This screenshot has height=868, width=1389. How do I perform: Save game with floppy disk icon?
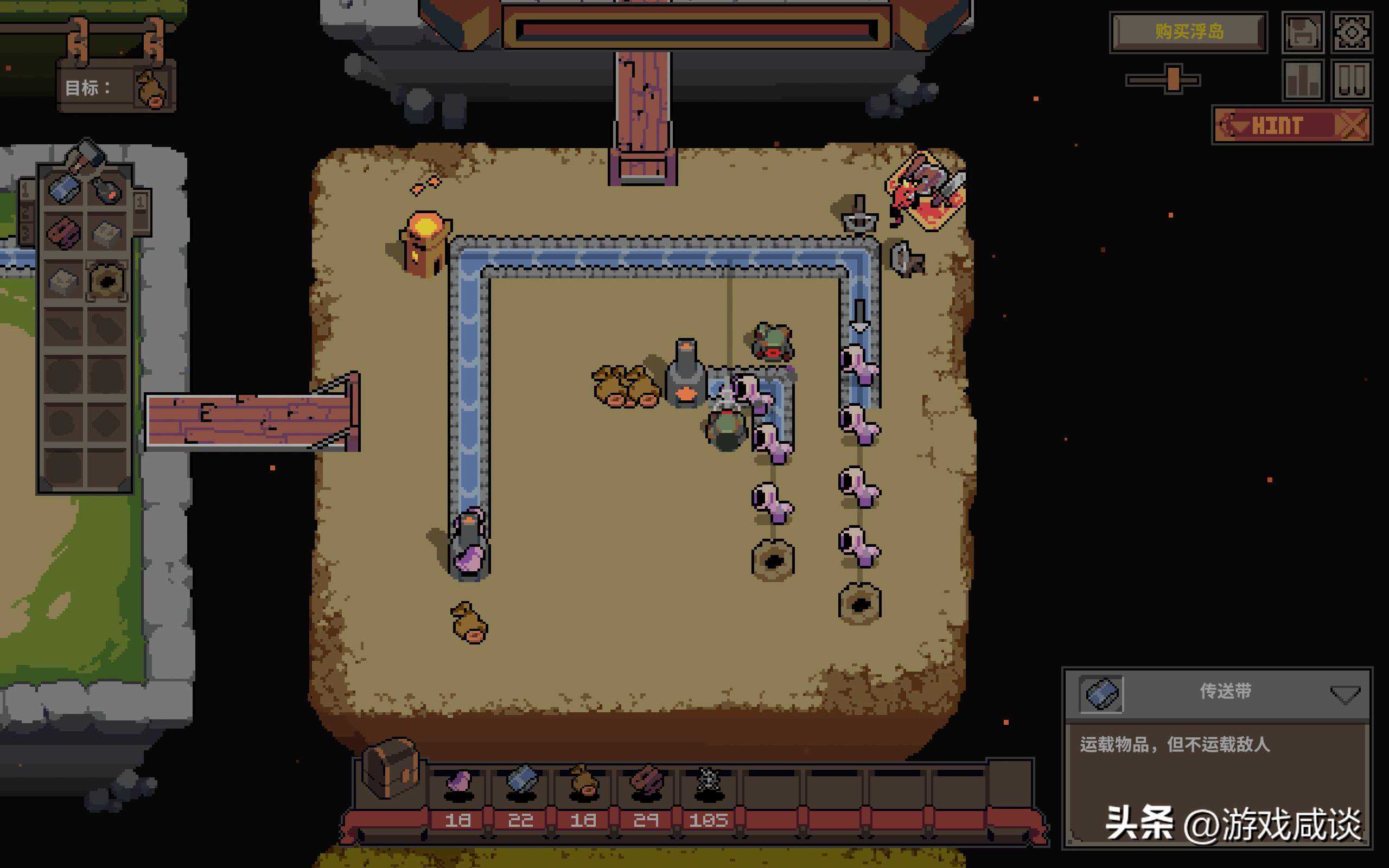pos(1303,32)
